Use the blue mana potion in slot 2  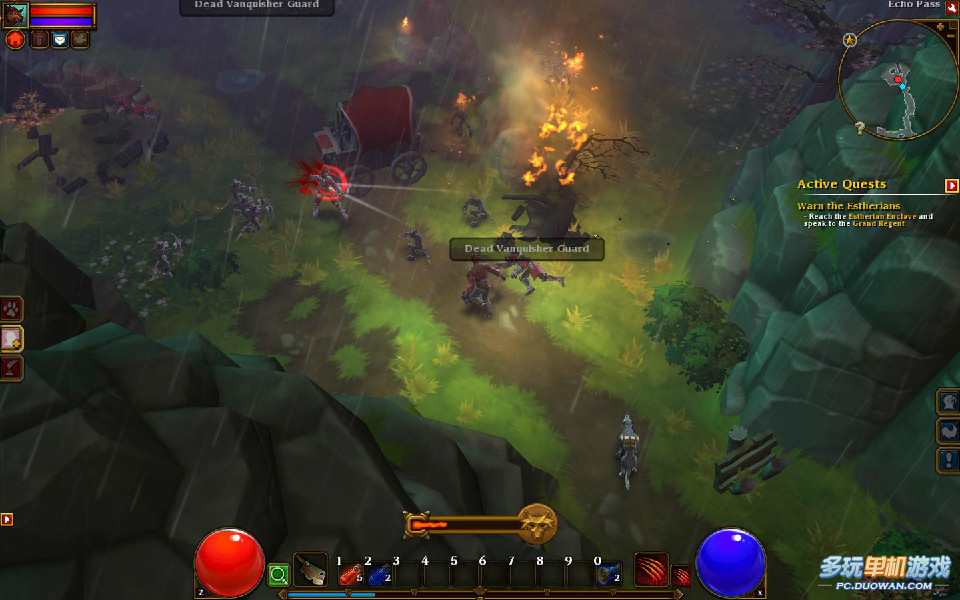click(378, 575)
